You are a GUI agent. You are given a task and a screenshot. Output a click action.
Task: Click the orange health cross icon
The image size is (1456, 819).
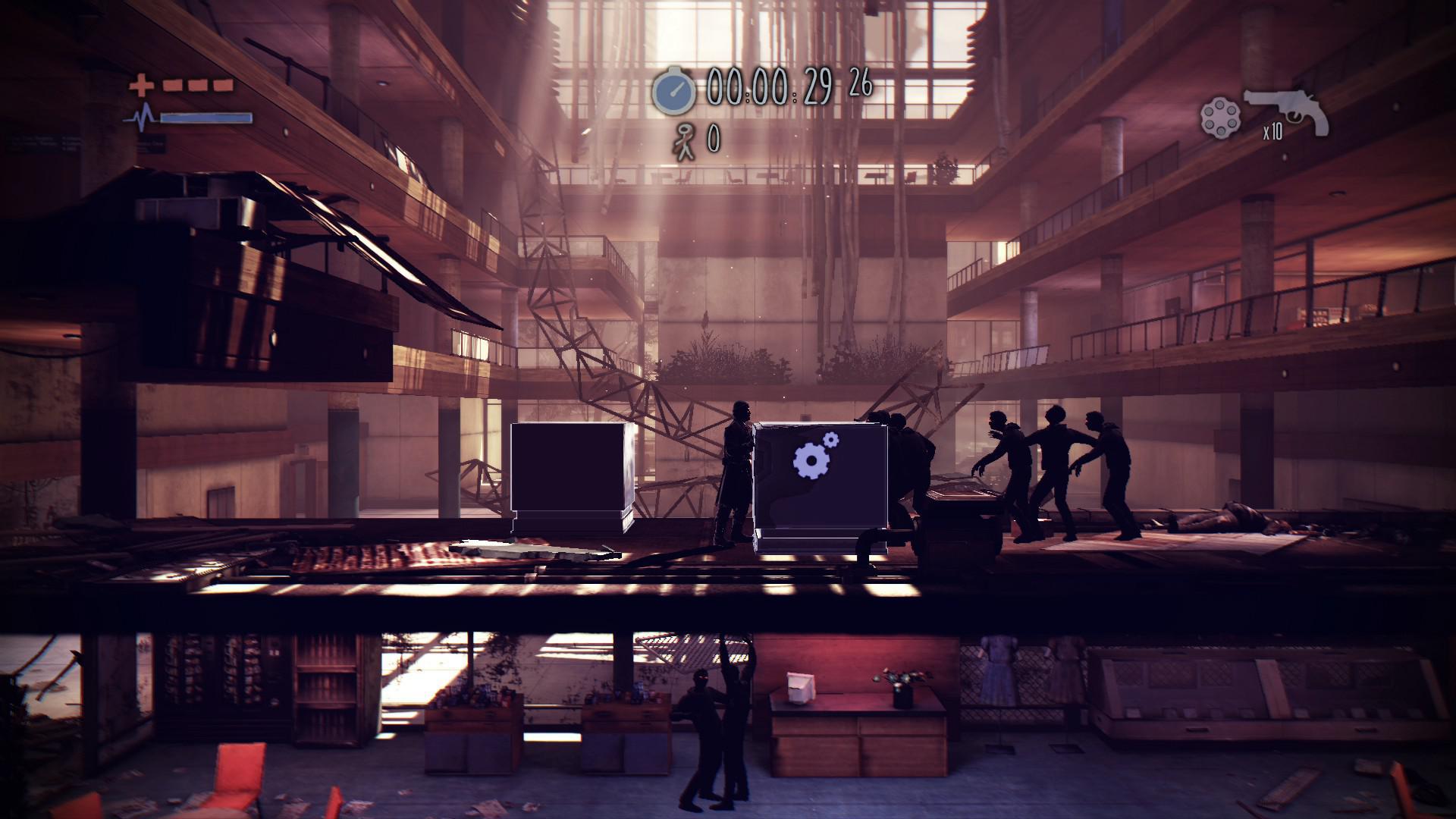141,86
